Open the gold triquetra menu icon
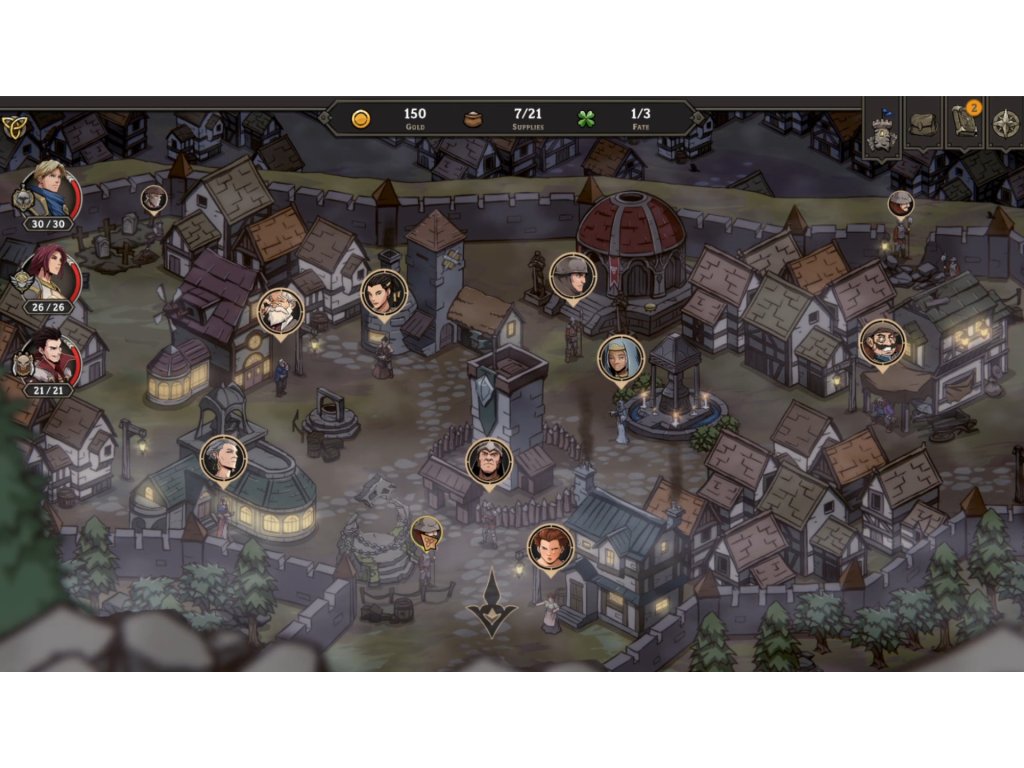 [x=18, y=125]
